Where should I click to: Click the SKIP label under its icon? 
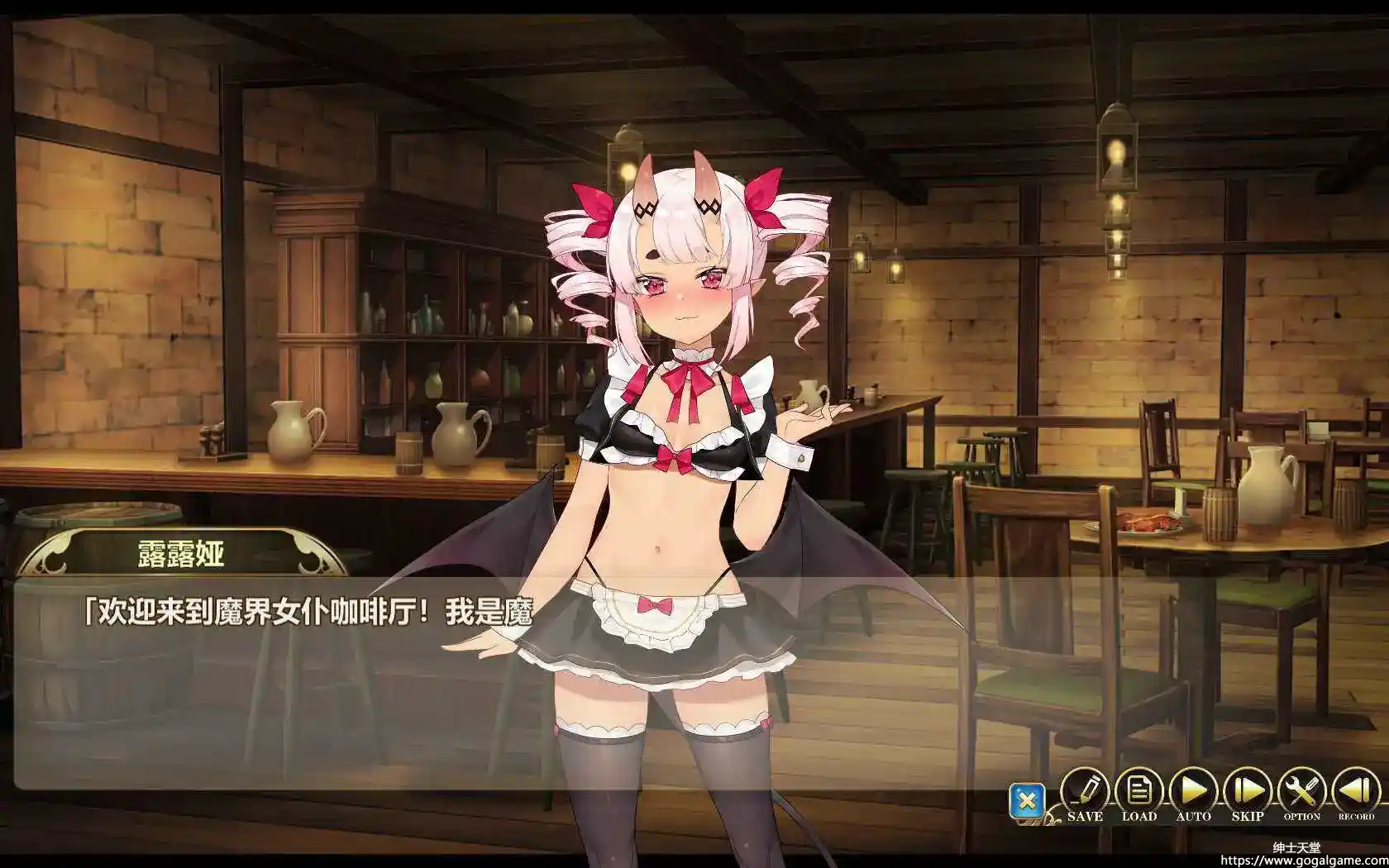pyautogui.click(x=1247, y=816)
